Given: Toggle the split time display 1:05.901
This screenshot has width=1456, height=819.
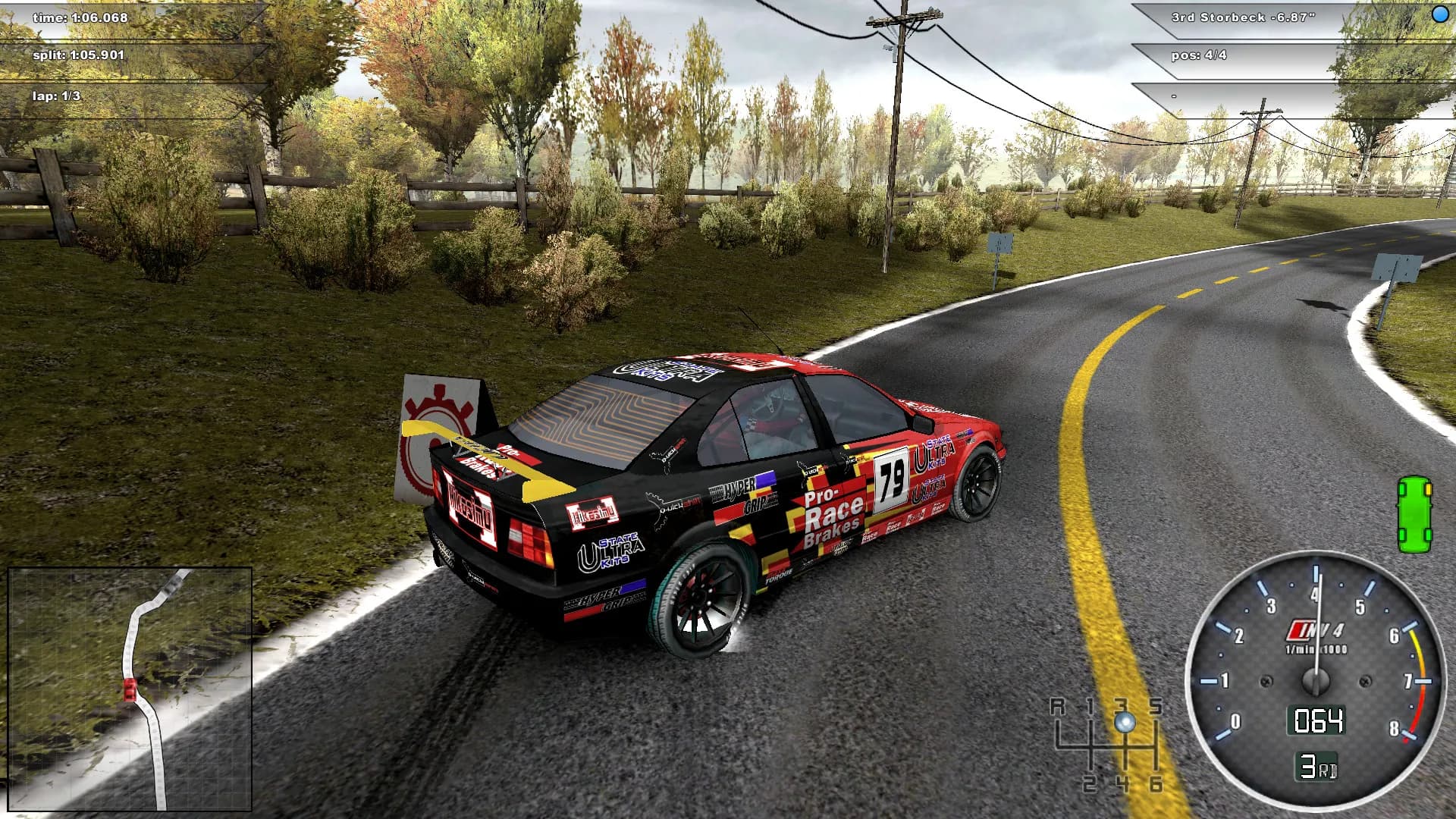Looking at the screenshot, I should pos(80,55).
